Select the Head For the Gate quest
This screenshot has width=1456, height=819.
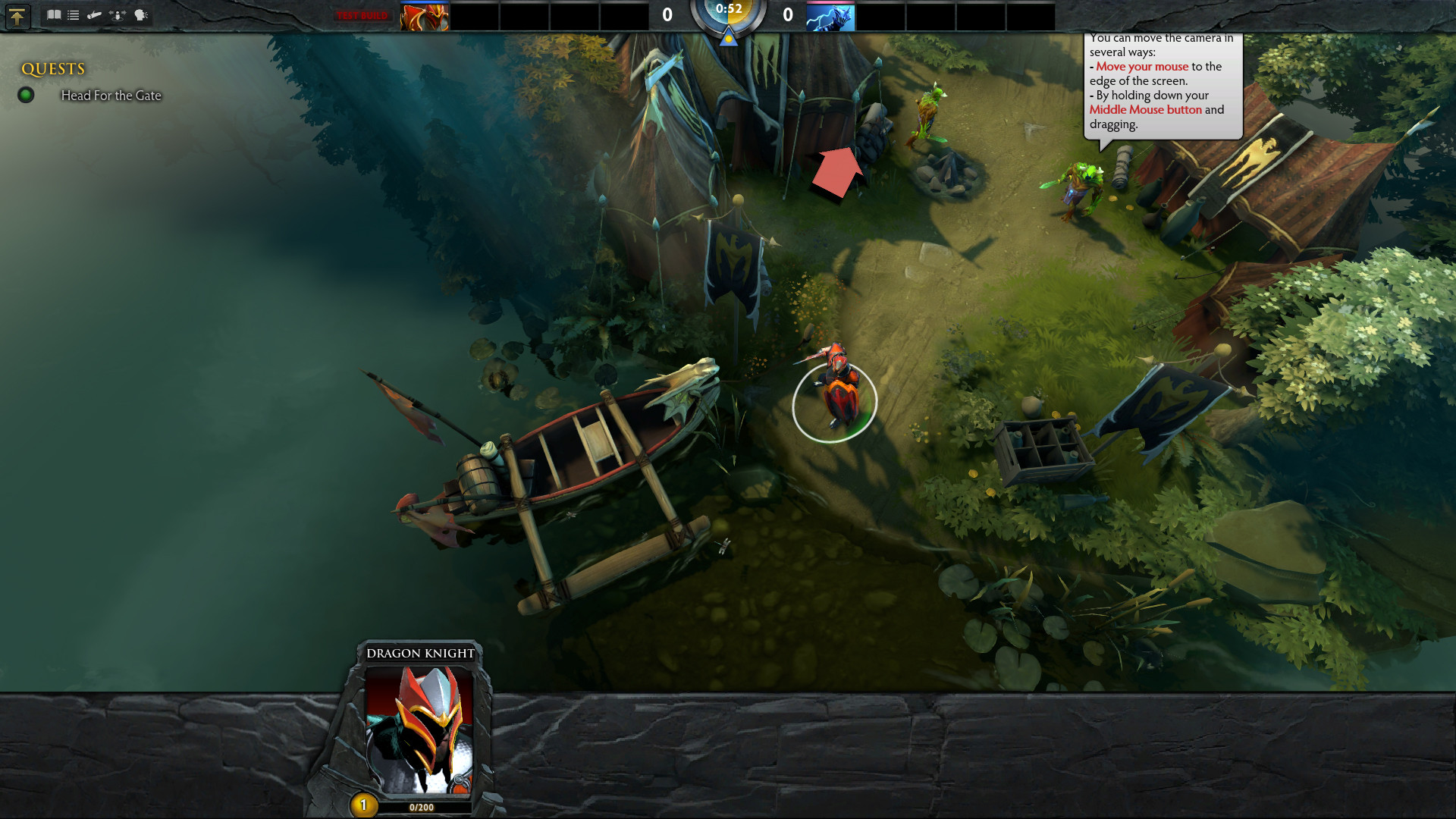[111, 96]
